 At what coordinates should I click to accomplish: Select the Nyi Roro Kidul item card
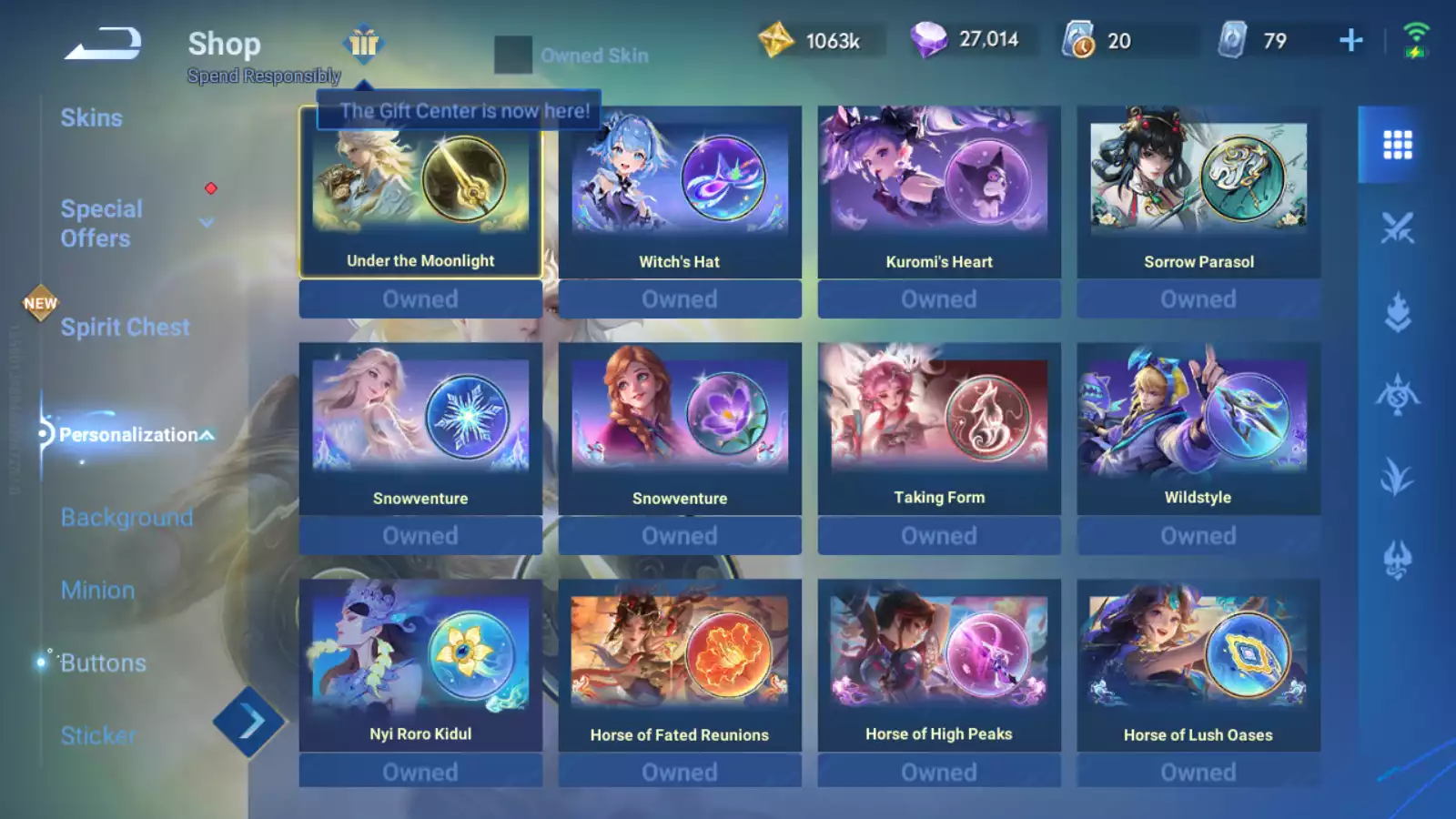point(420,665)
